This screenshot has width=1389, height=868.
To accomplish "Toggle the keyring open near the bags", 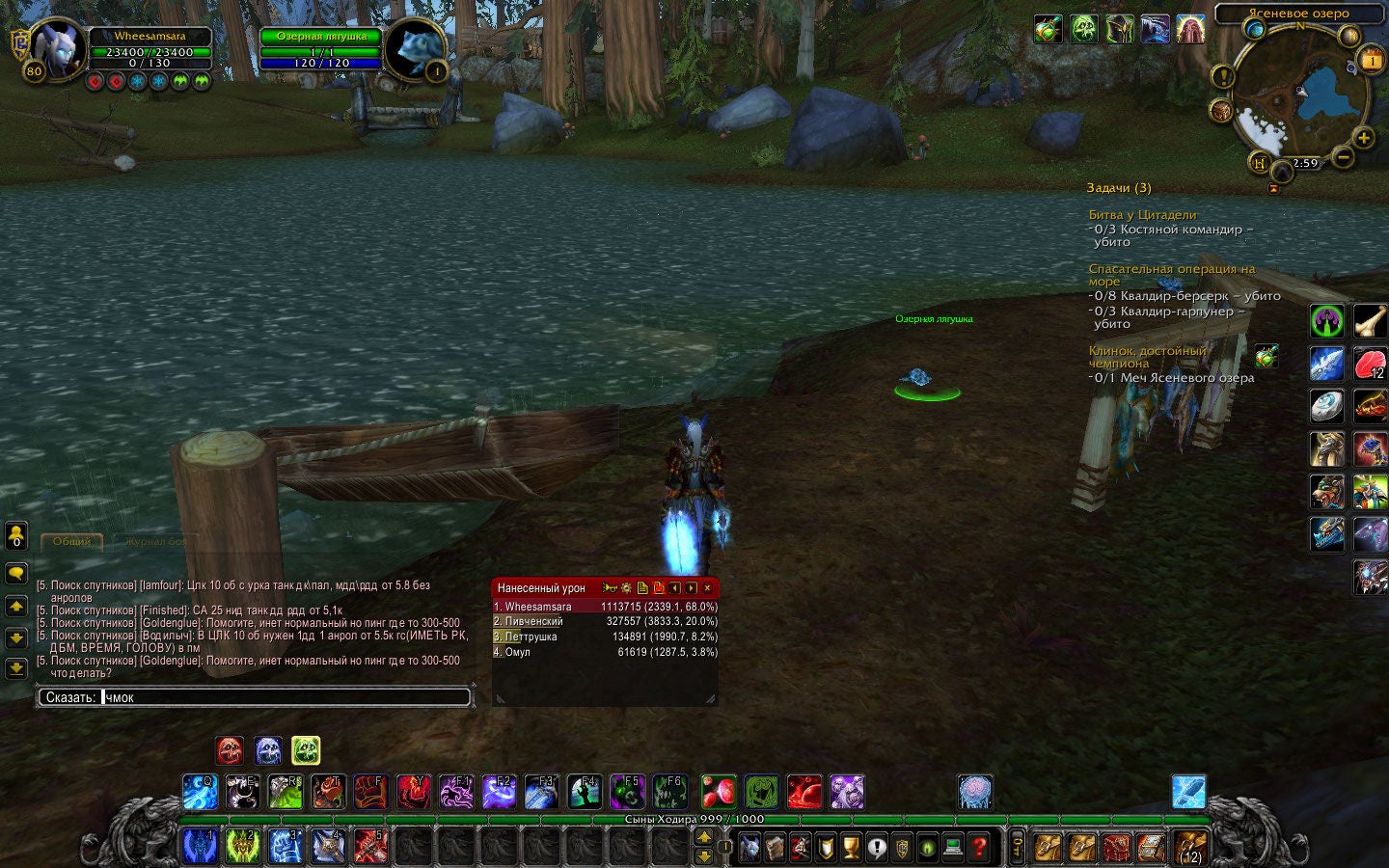I will pyautogui.click(x=1017, y=848).
